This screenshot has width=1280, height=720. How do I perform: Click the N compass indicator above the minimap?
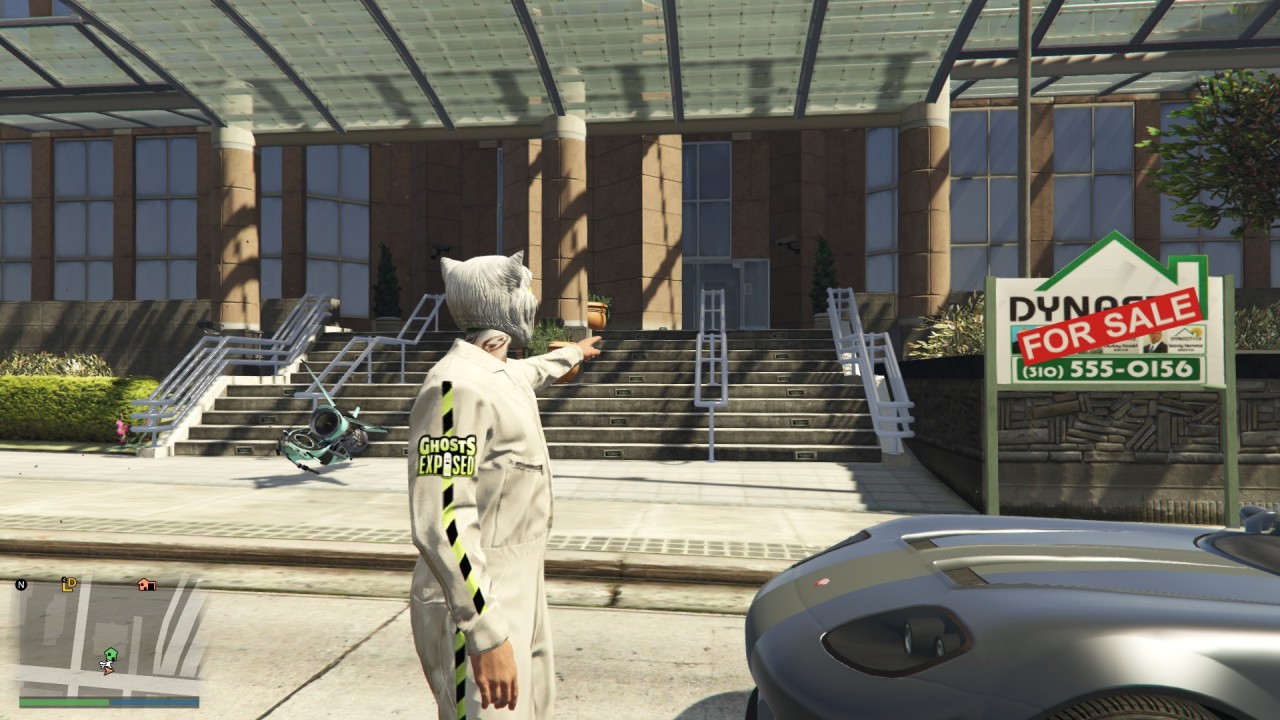click(x=22, y=585)
